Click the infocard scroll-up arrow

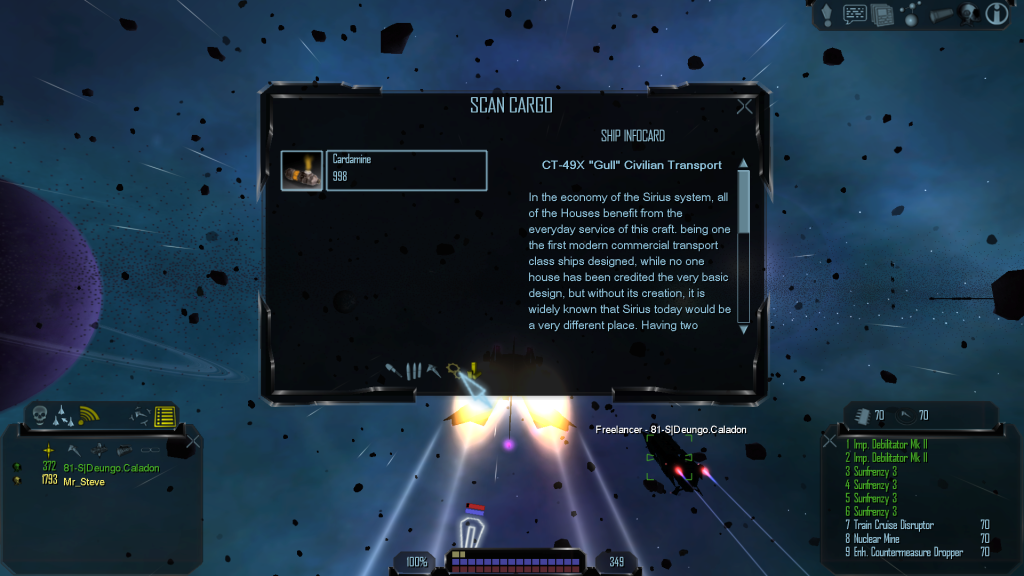pyautogui.click(x=743, y=164)
